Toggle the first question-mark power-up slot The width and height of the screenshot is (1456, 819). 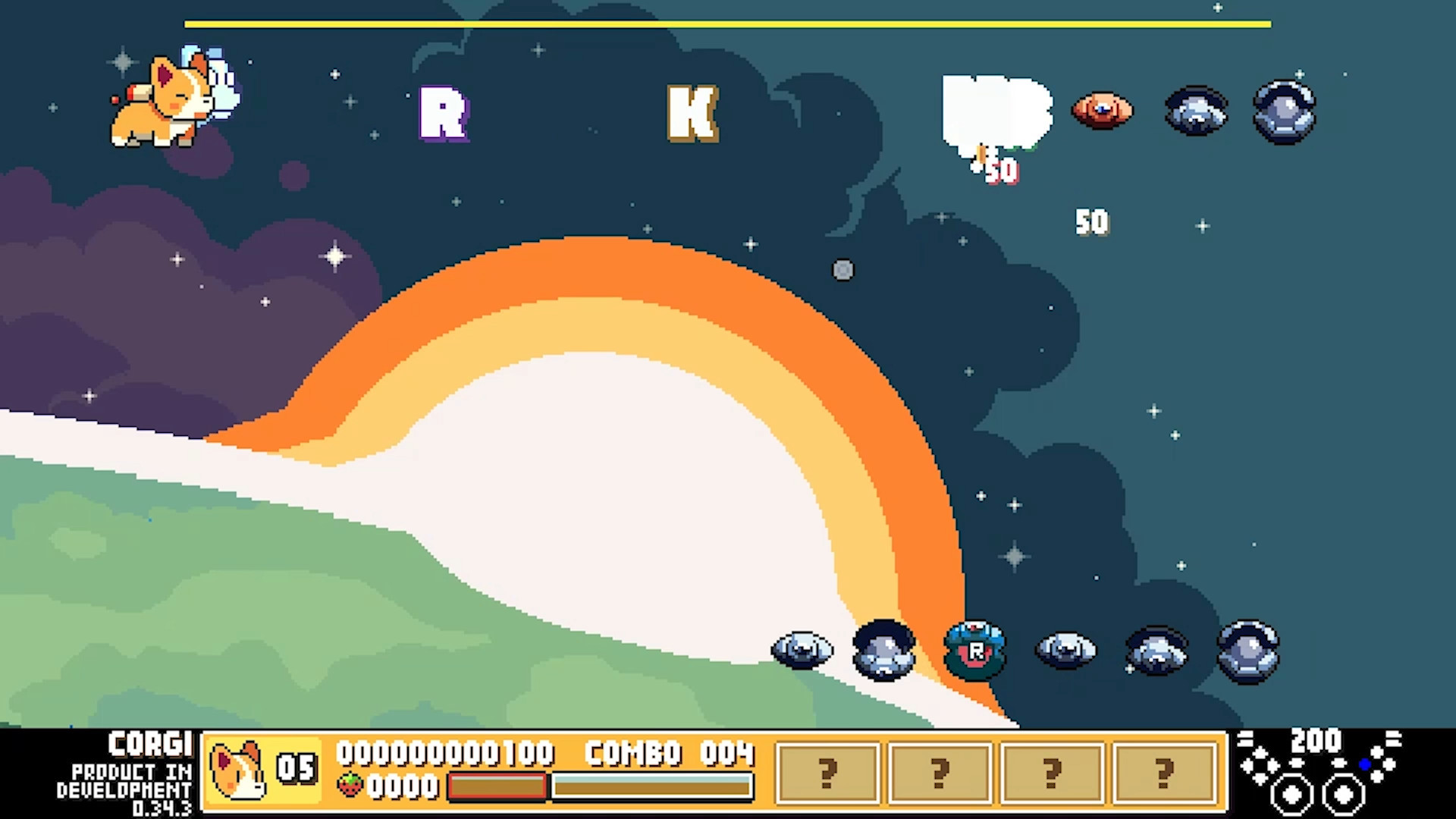827,770
